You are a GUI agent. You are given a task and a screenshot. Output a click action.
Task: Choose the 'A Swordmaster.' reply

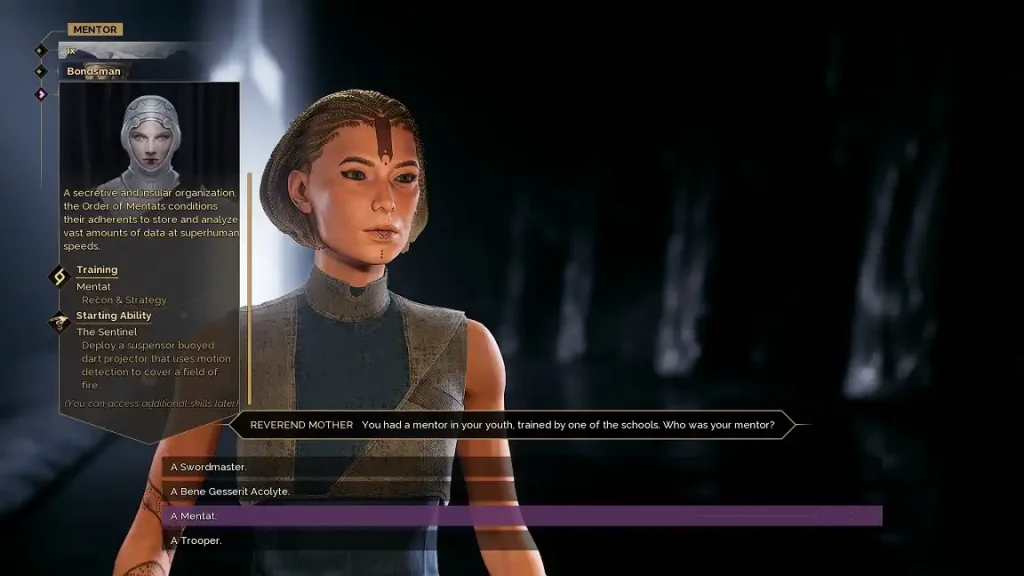[208, 467]
